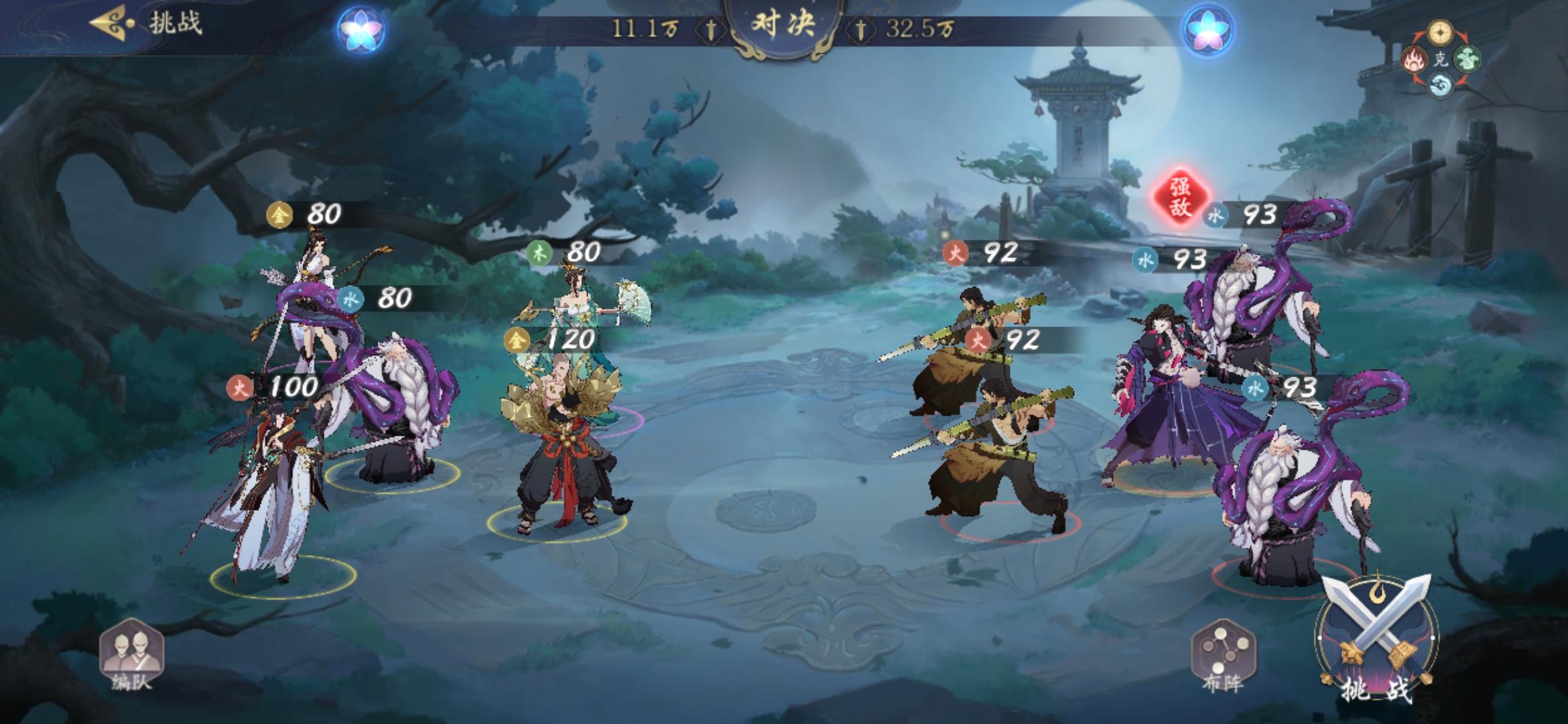This screenshot has width=1568, height=724.
Task: Tap the 克 element restraint cycle display
Action: coord(1441,60)
